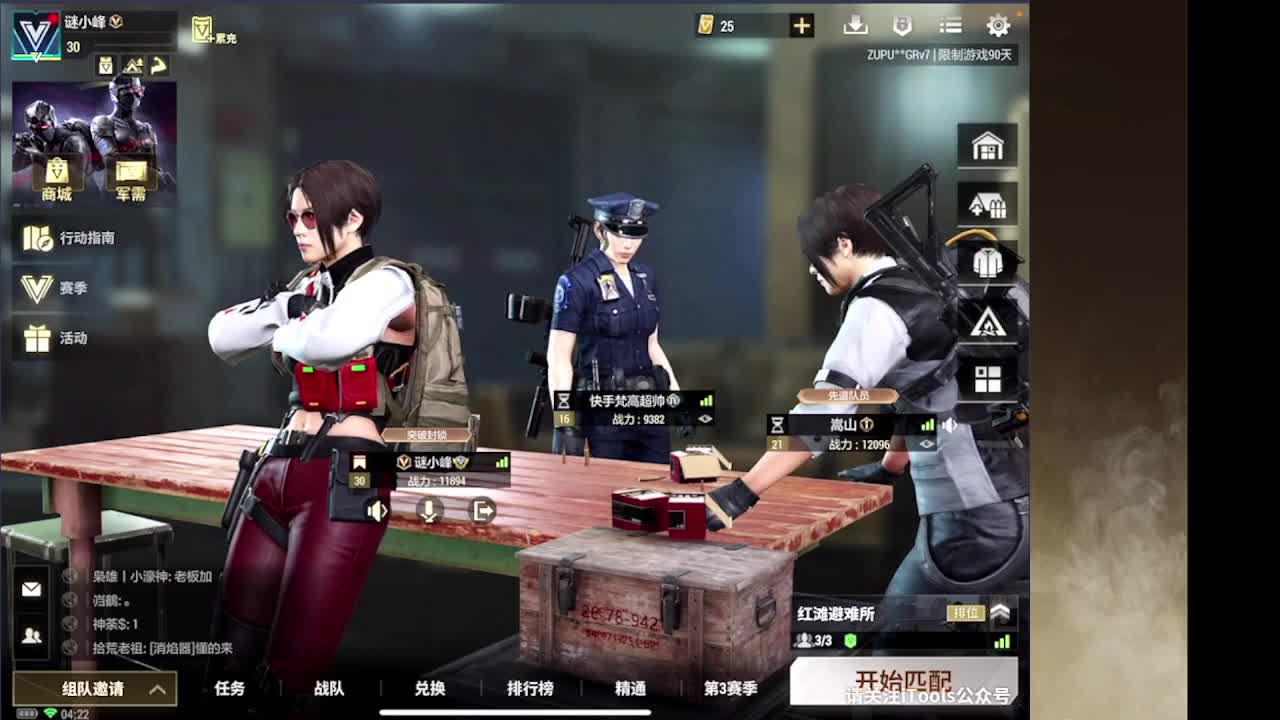The width and height of the screenshot is (1280, 720).
Task: Open the settings gear at top right
Action: tap(998, 25)
